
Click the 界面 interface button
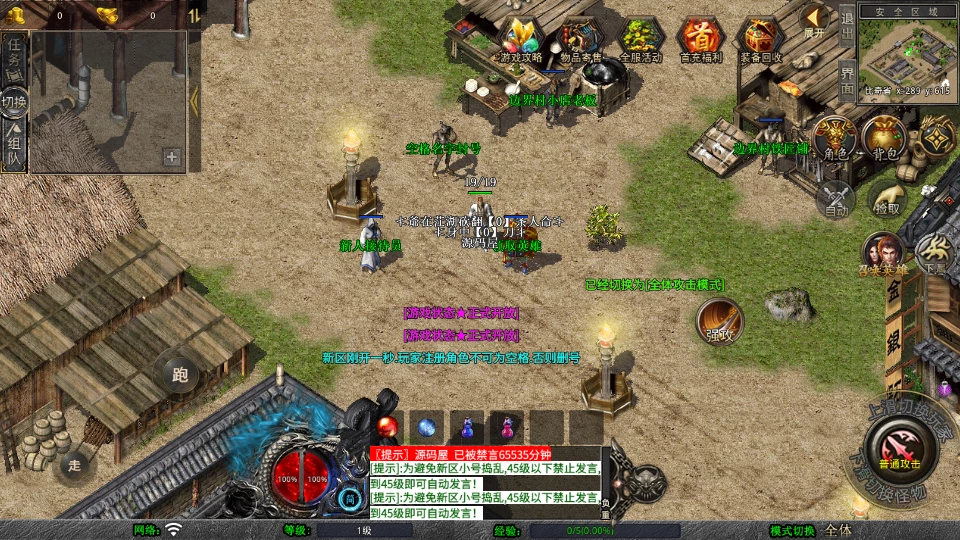846,79
